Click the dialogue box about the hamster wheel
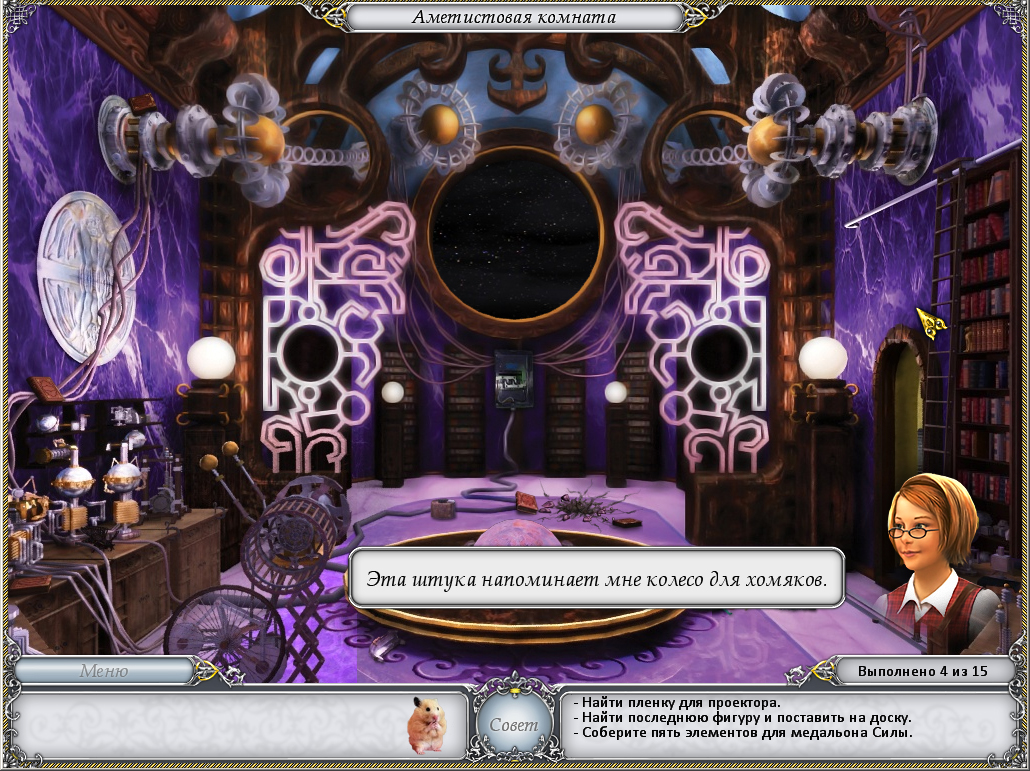 (597, 579)
